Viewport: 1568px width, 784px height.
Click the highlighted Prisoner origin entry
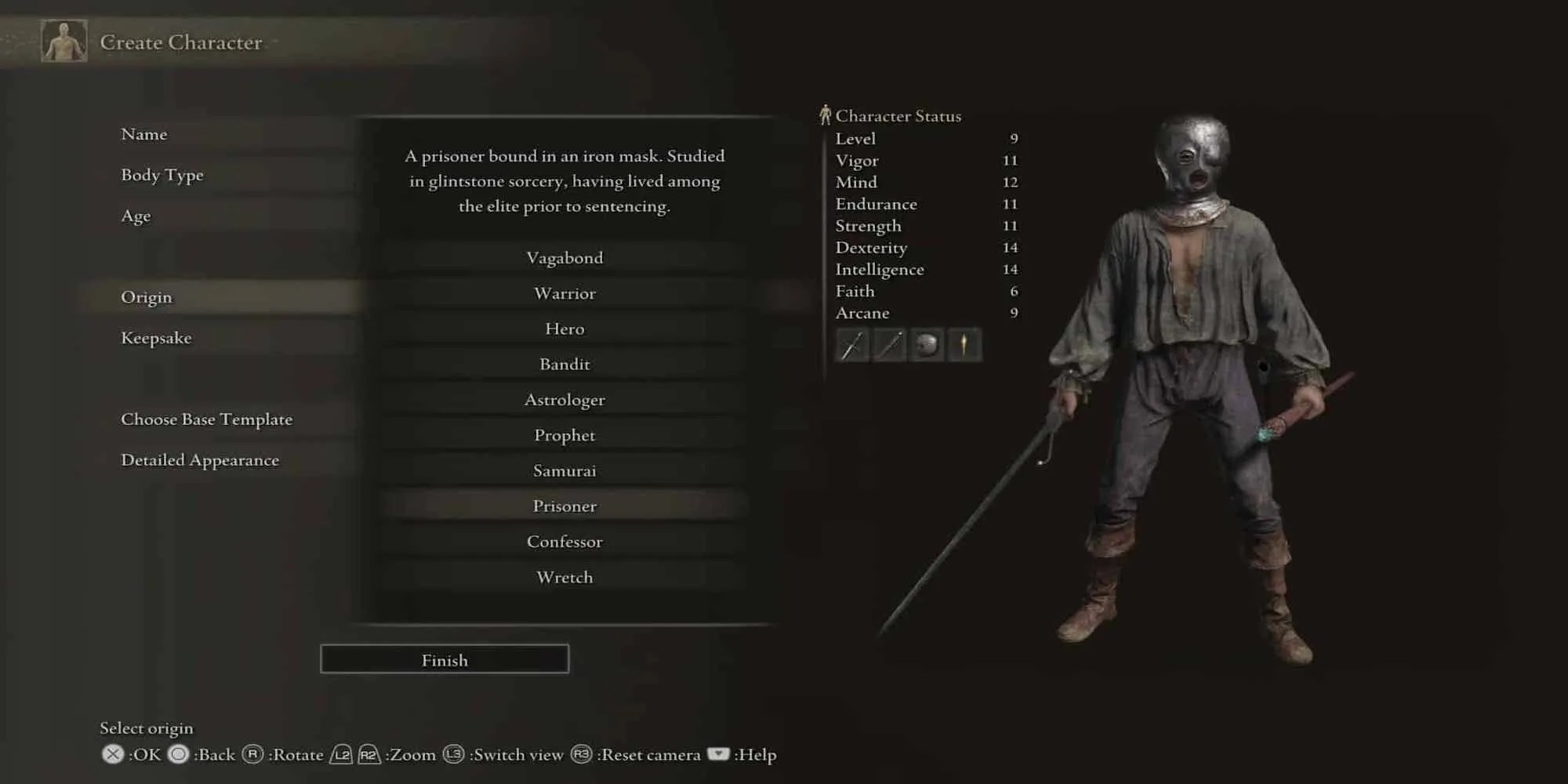pos(564,506)
